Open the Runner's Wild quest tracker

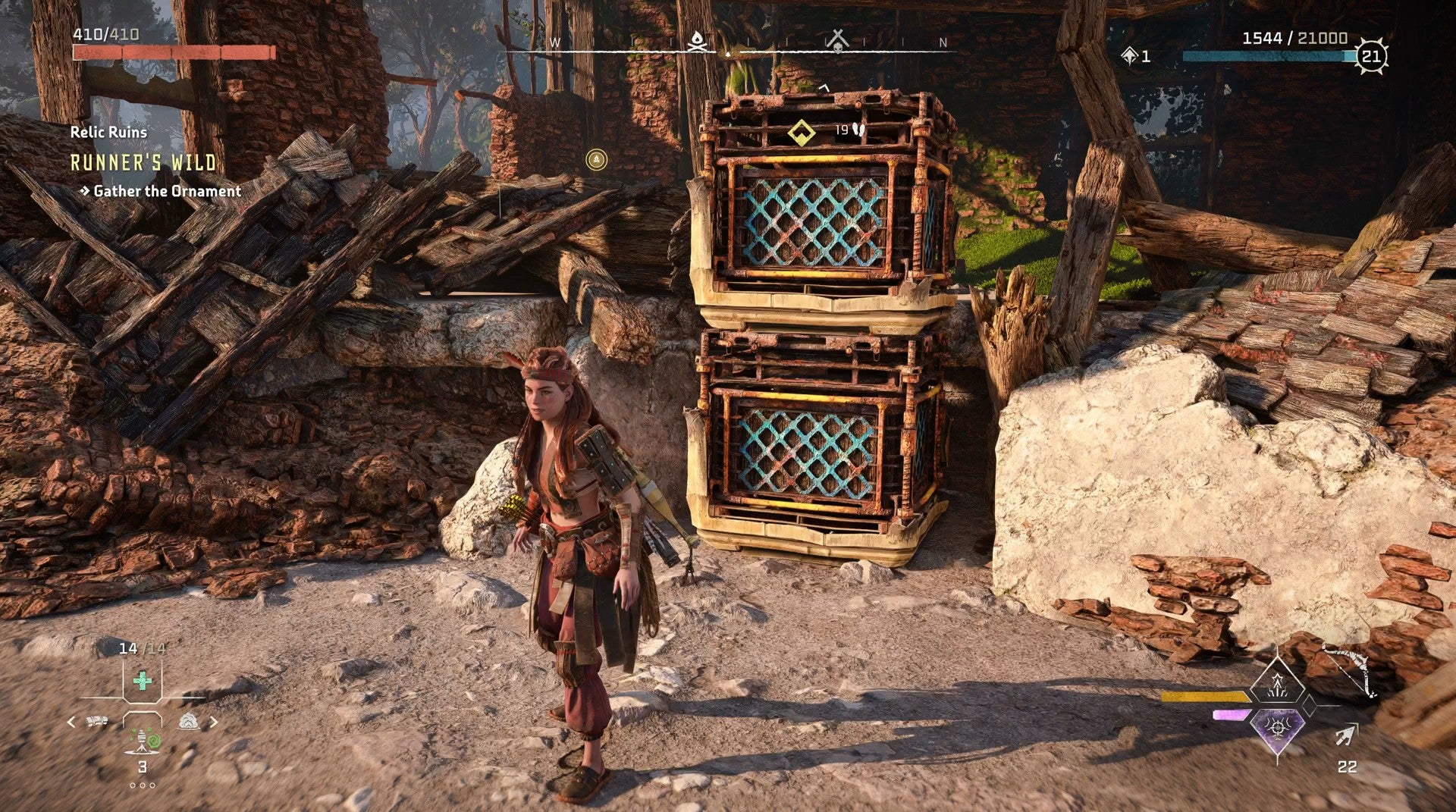click(143, 162)
